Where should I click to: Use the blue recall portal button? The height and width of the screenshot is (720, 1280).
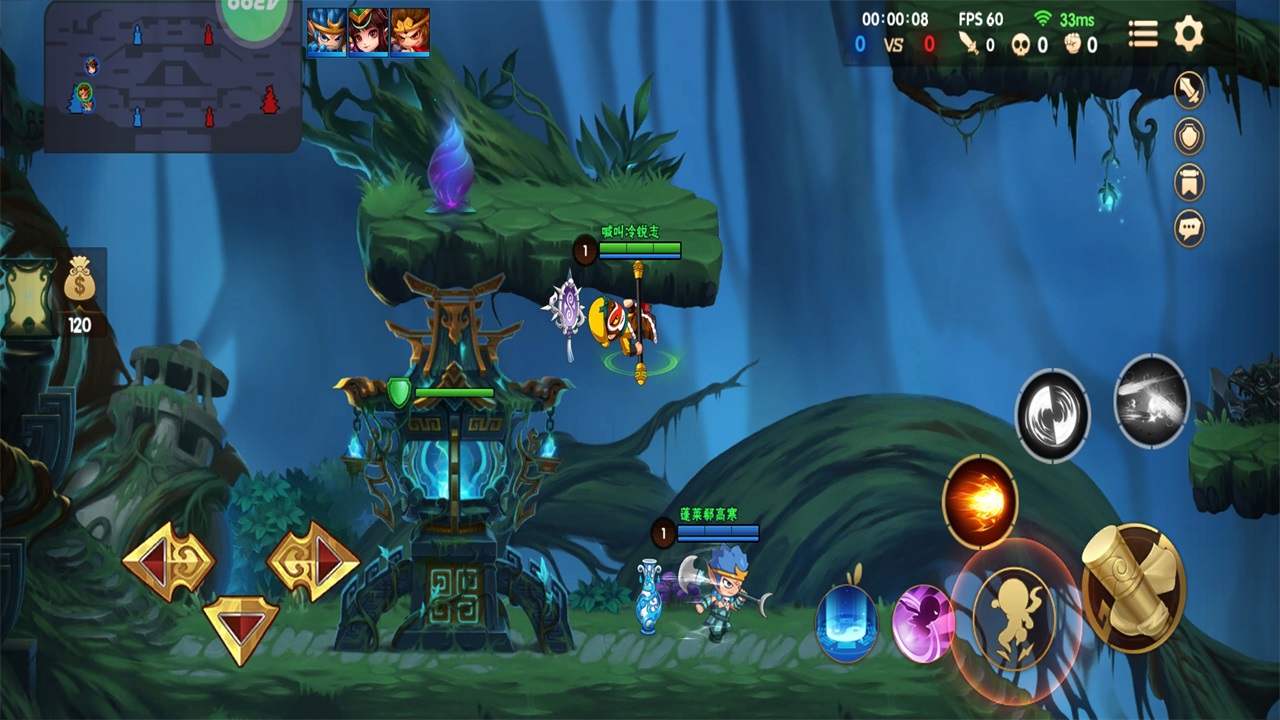(847, 622)
